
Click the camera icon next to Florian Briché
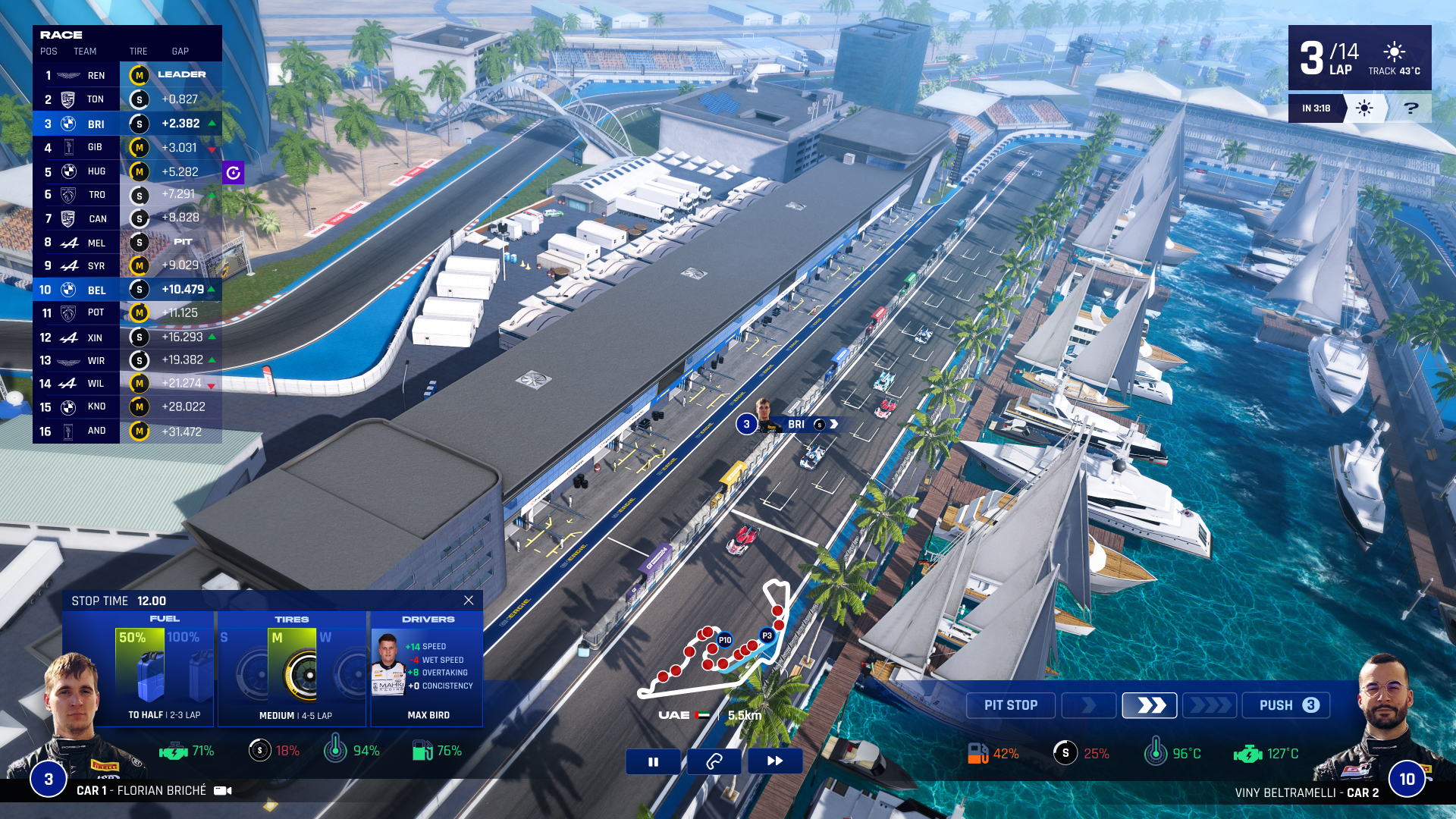220,790
